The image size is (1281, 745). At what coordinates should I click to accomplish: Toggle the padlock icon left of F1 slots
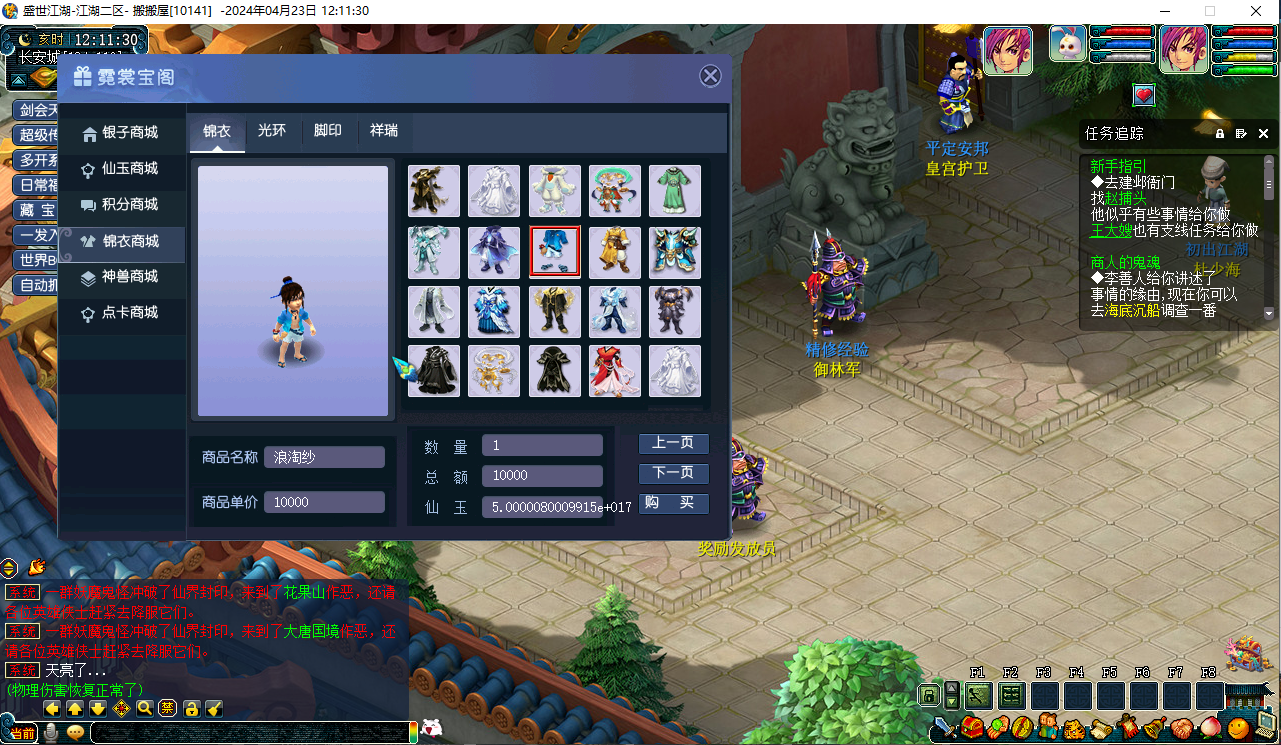[928, 694]
